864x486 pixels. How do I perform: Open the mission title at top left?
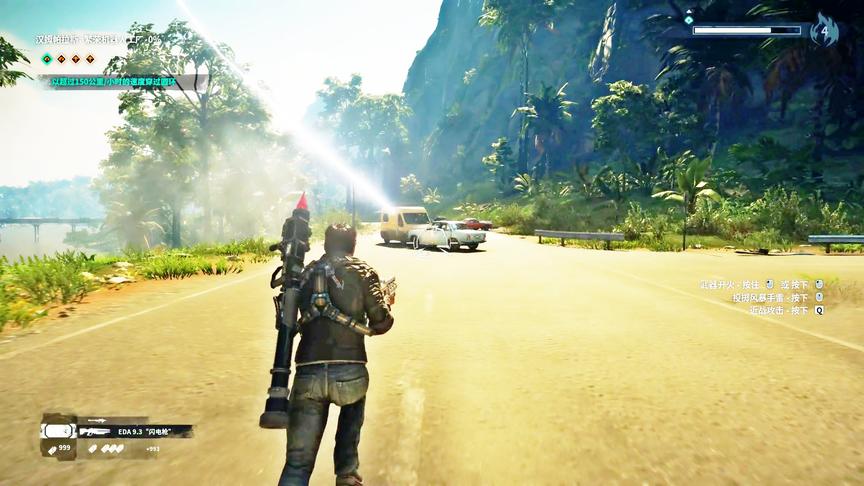coord(98,40)
